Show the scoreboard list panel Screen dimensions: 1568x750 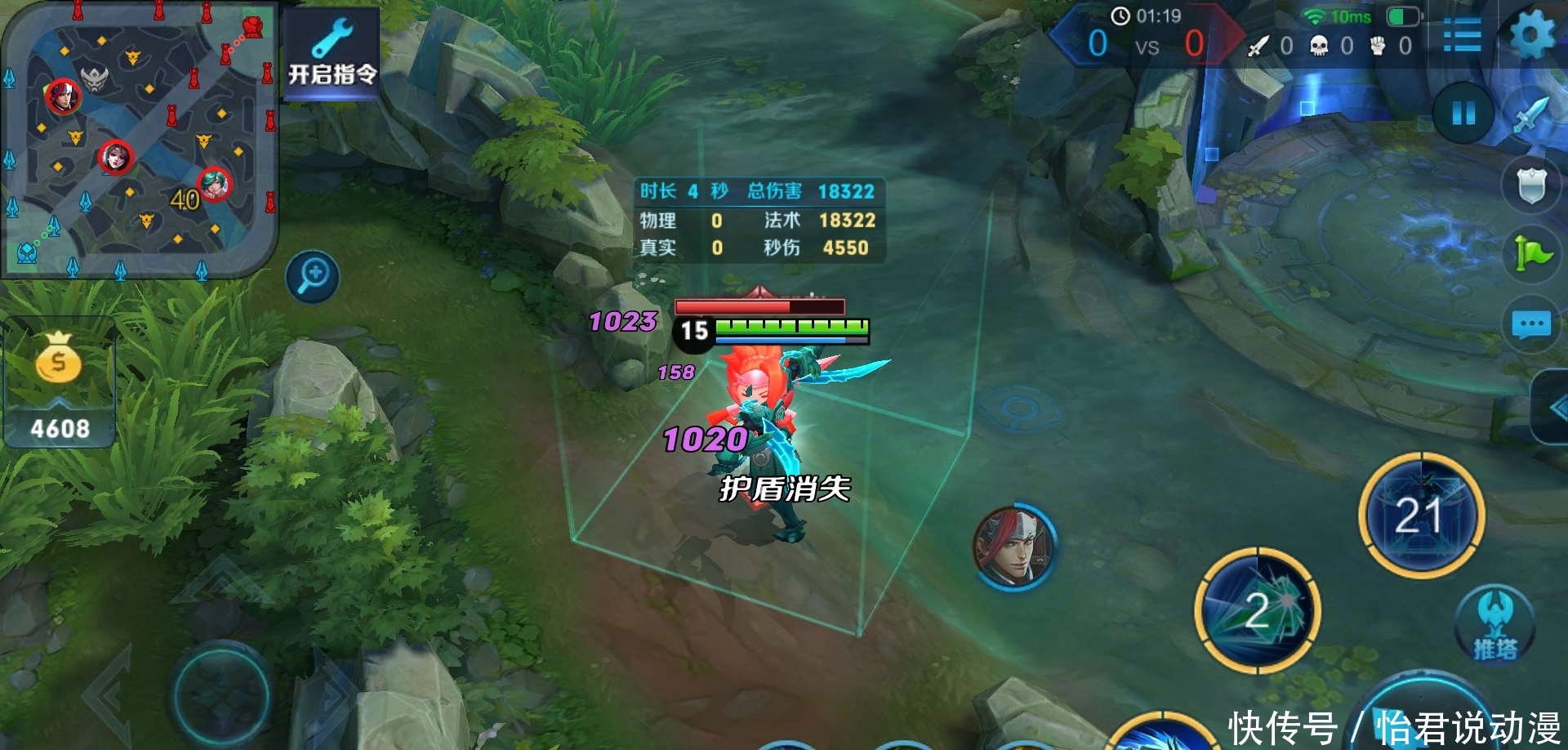point(1462,36)
